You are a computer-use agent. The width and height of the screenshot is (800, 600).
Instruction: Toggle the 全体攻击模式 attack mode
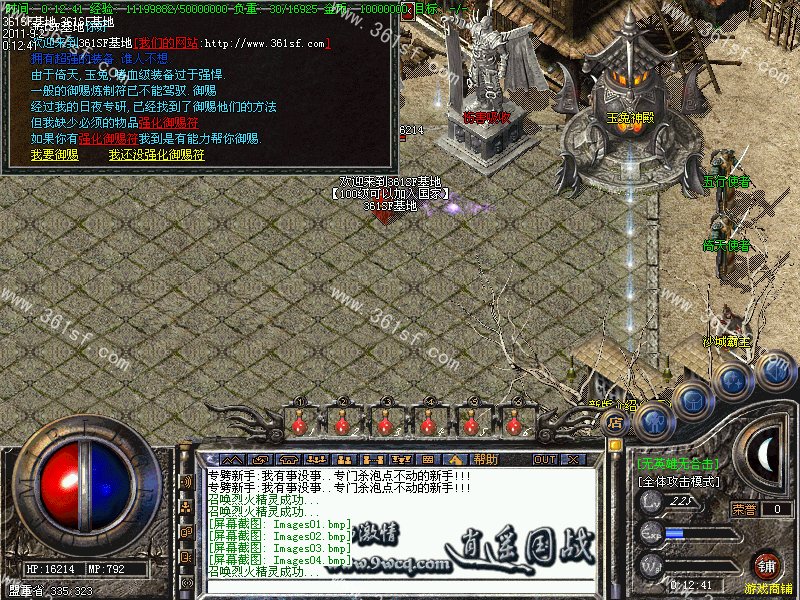[679, 481]
